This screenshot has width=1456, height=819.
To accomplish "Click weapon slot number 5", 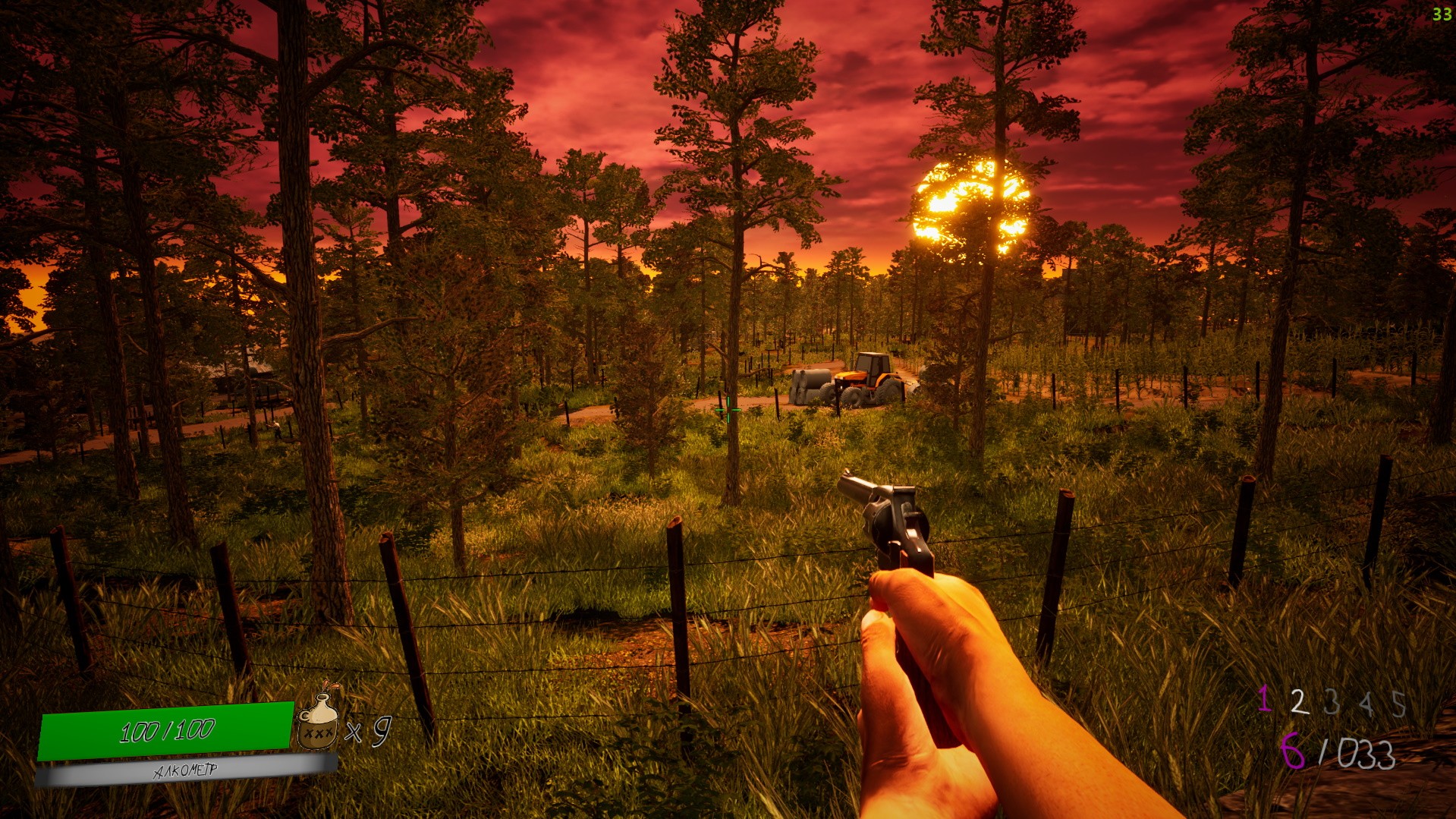I will point(1398,704).
